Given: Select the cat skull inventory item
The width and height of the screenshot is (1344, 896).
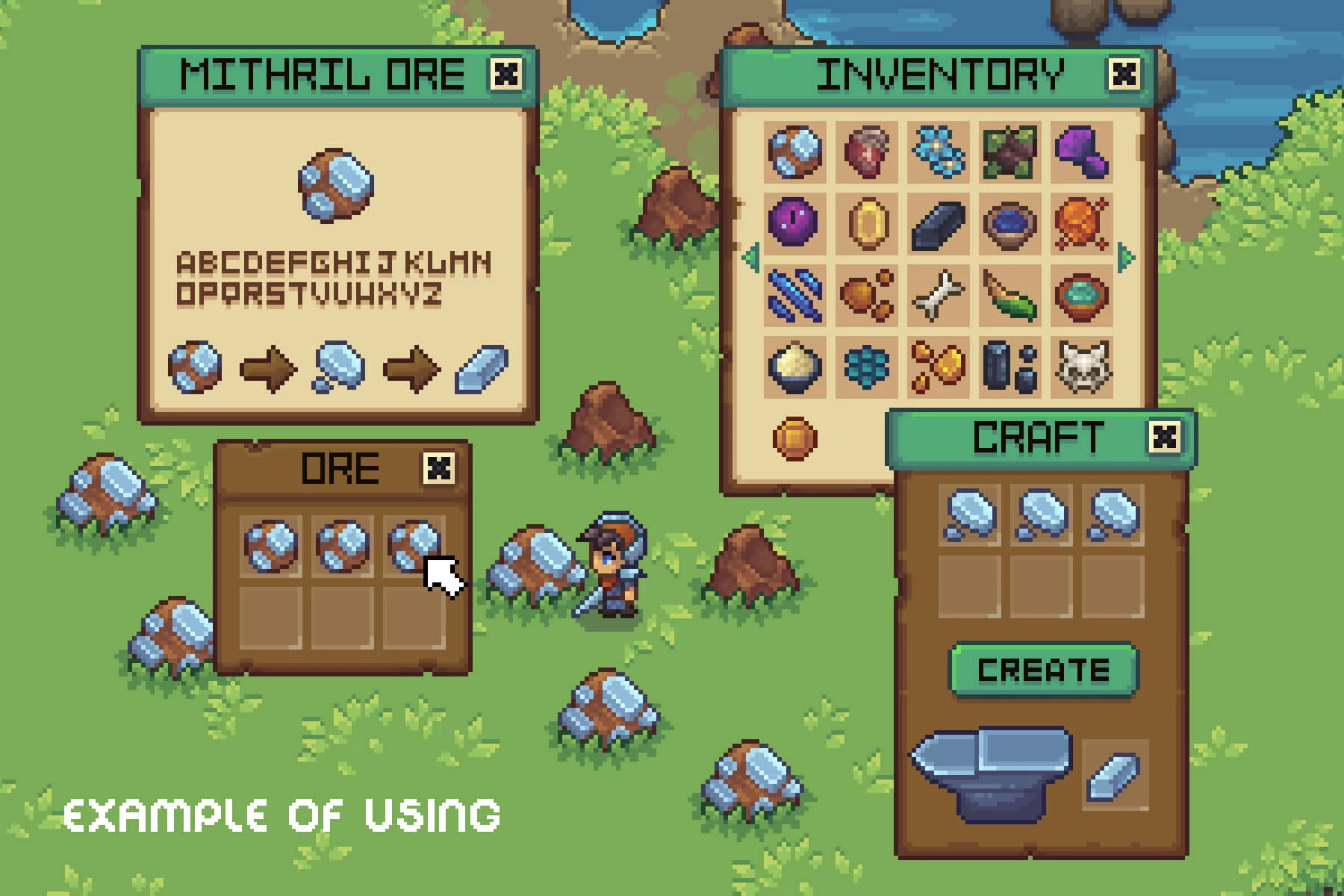Looking at the screenshot, I should (x=1081, y=367).
